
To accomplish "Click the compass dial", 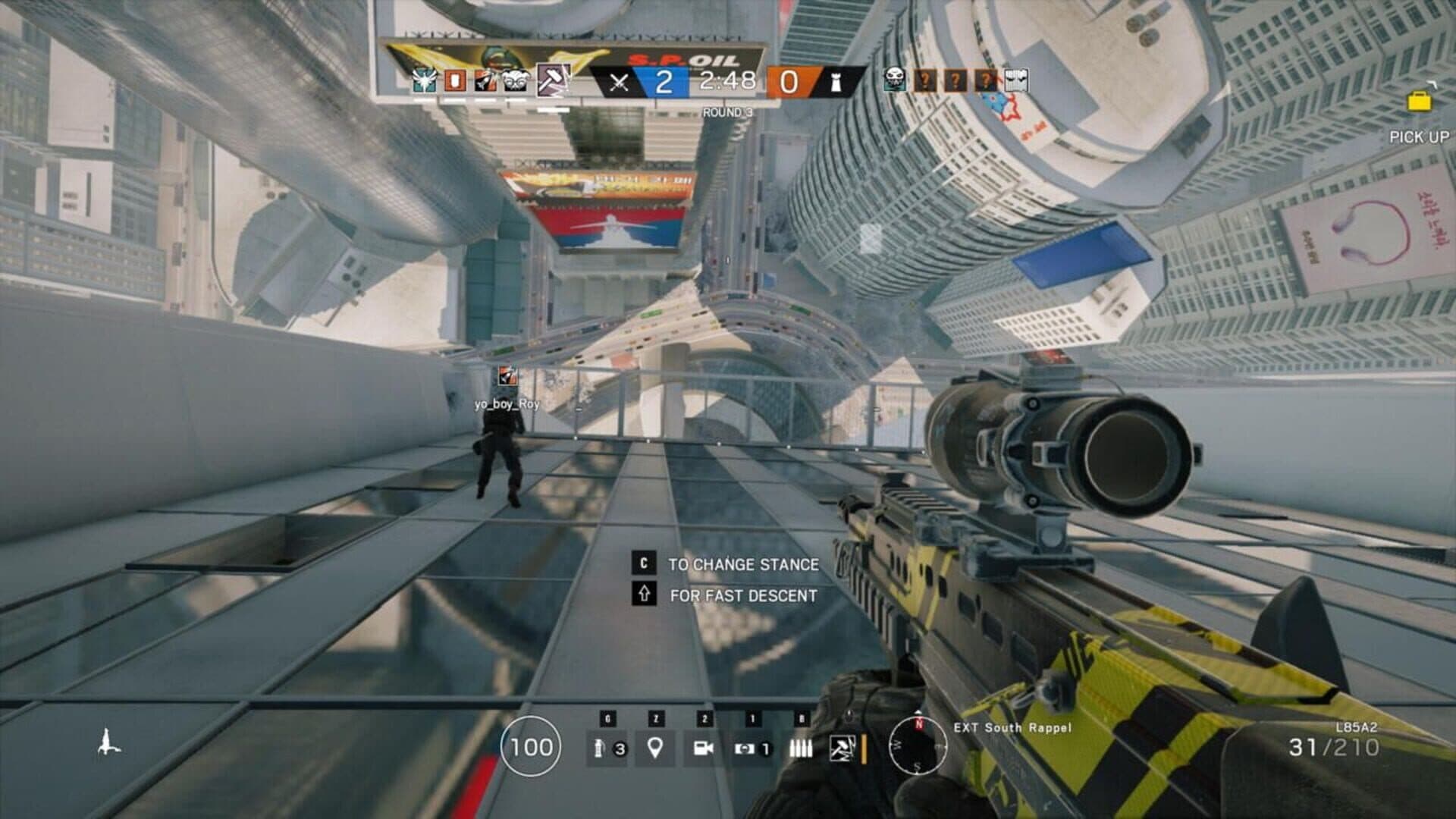I will (x=918, y=746).
